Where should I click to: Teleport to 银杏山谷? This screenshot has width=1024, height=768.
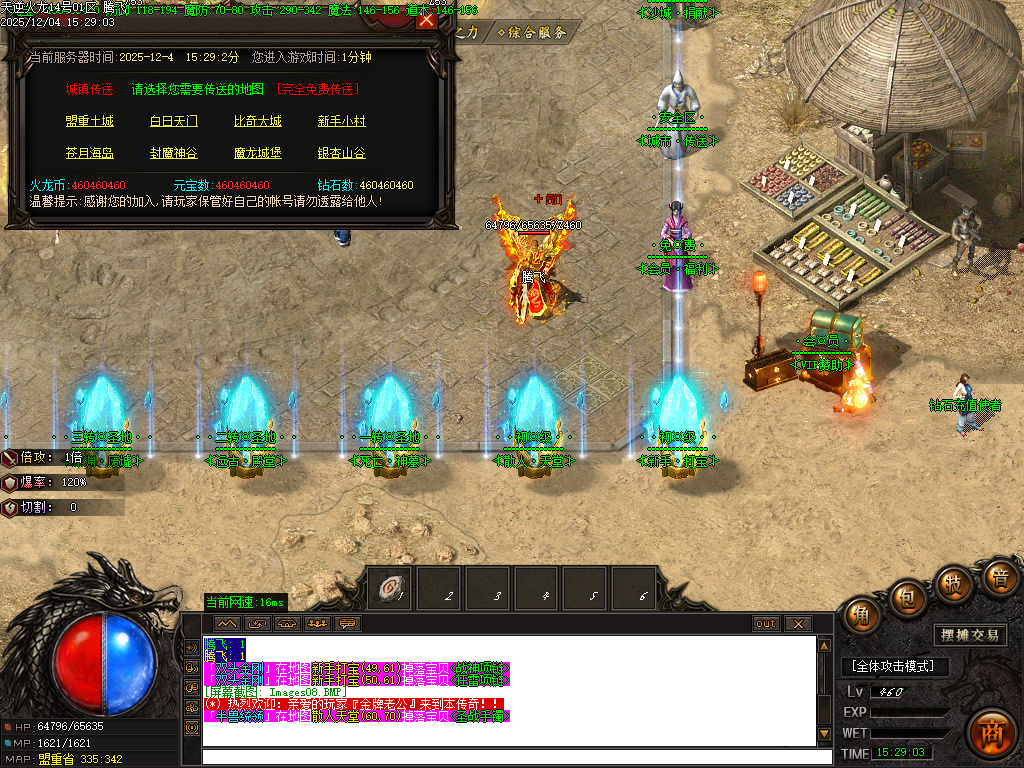[x=342, y=154]
